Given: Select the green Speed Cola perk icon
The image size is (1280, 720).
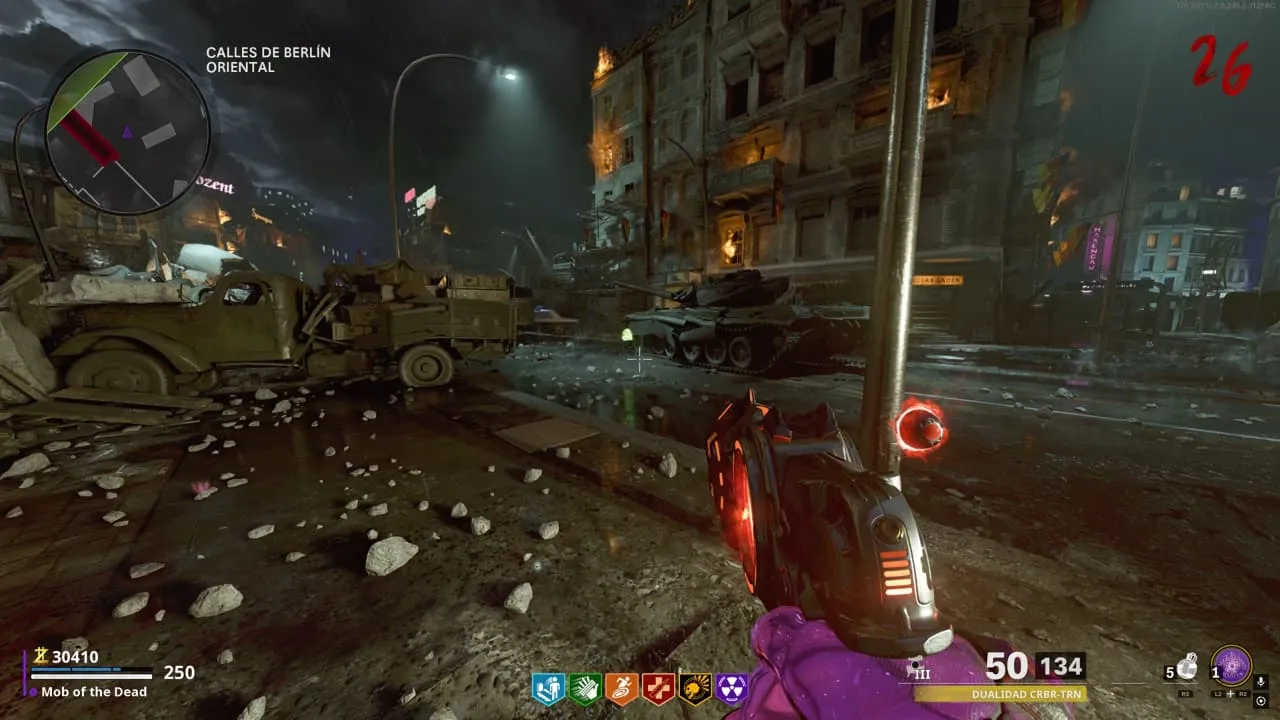Looking at the screenshot, I should pos(585,688).
